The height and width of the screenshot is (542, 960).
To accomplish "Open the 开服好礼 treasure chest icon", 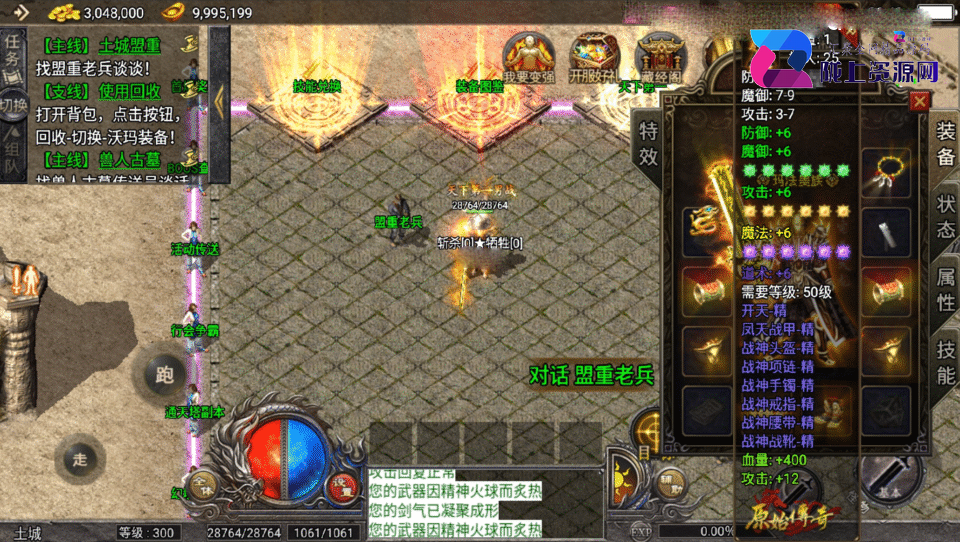I will point(593,57).
